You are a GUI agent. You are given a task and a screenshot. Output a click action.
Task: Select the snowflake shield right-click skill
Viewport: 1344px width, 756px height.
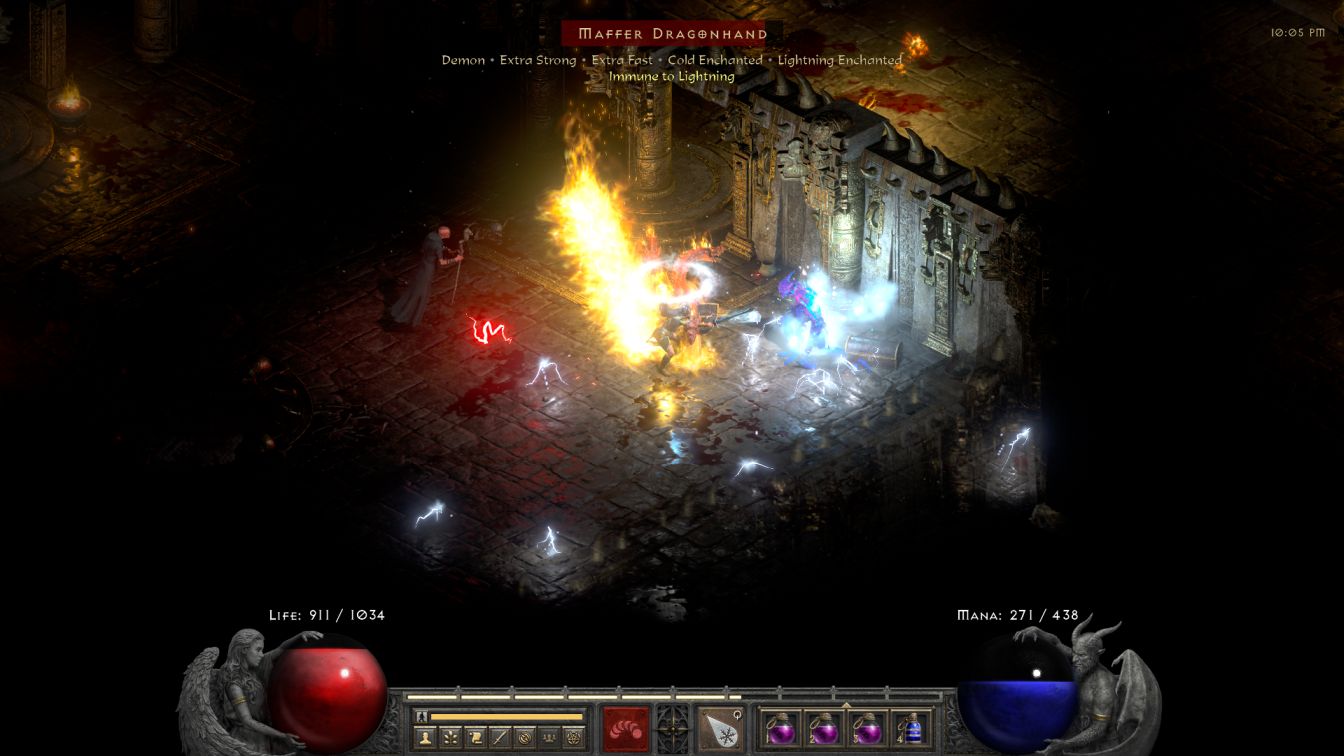719,728
